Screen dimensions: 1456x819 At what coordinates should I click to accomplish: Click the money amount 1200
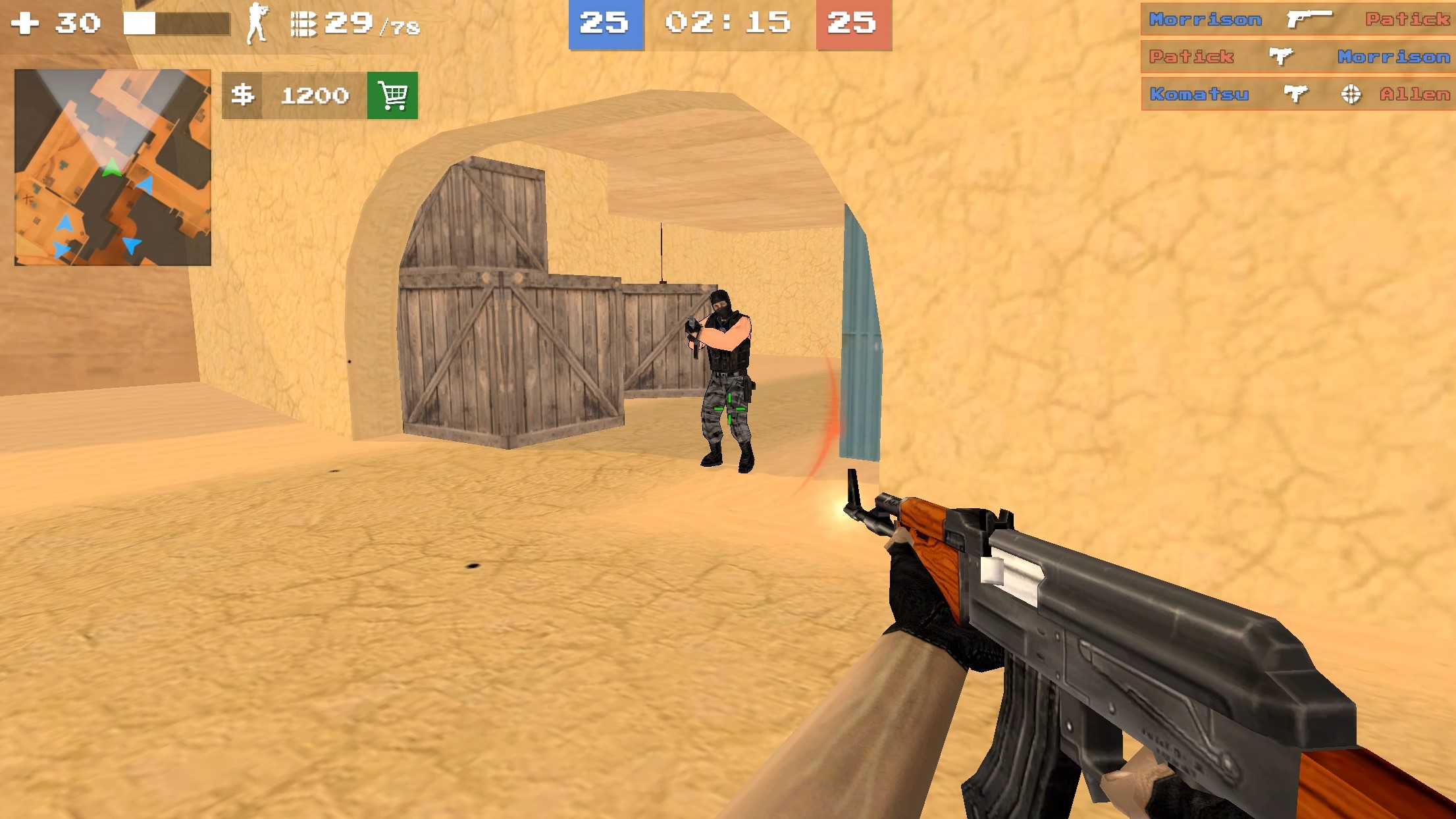point(315,95)
